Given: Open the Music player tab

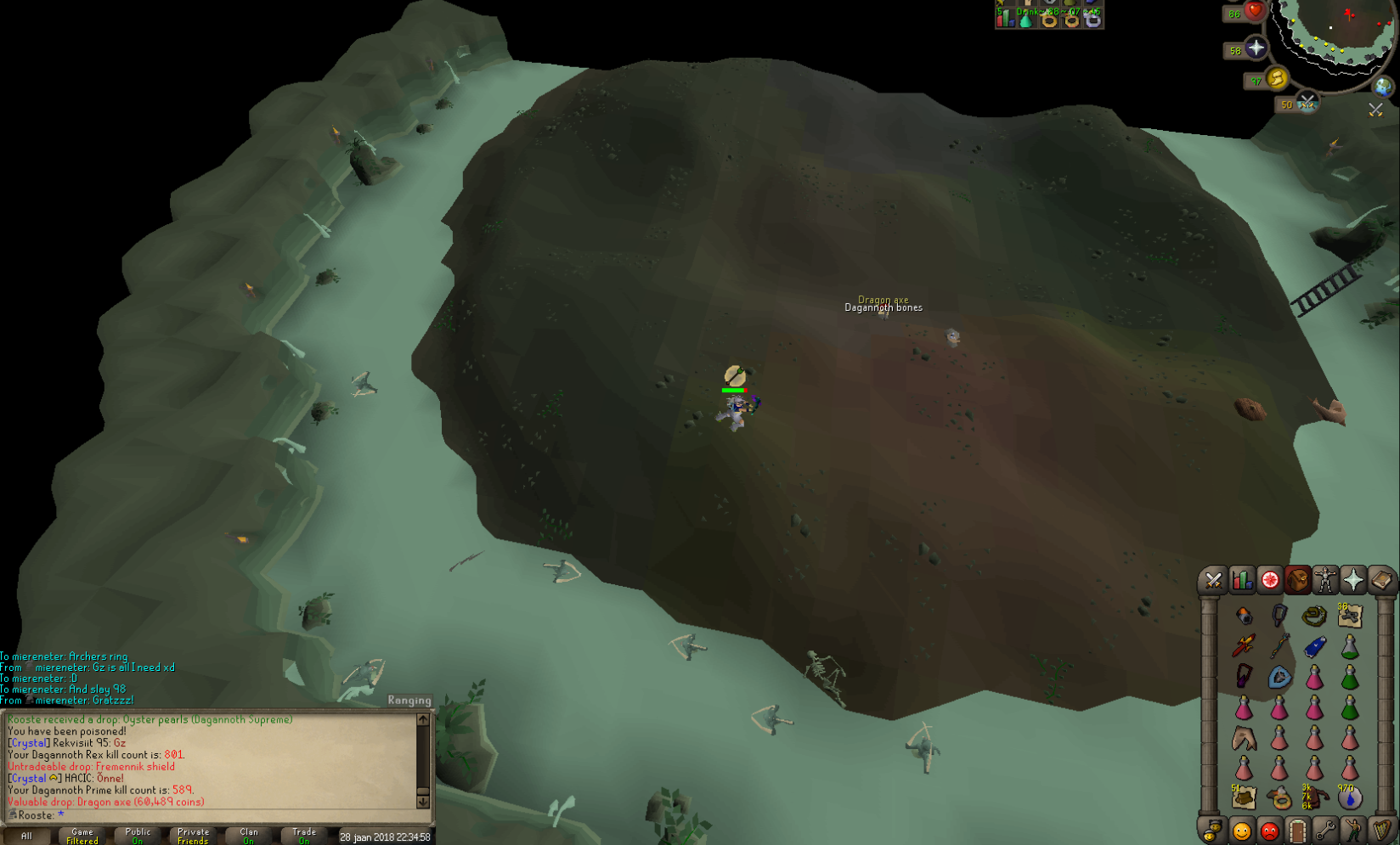Looking at the screenshot, I should click(x=1381, y=831).
